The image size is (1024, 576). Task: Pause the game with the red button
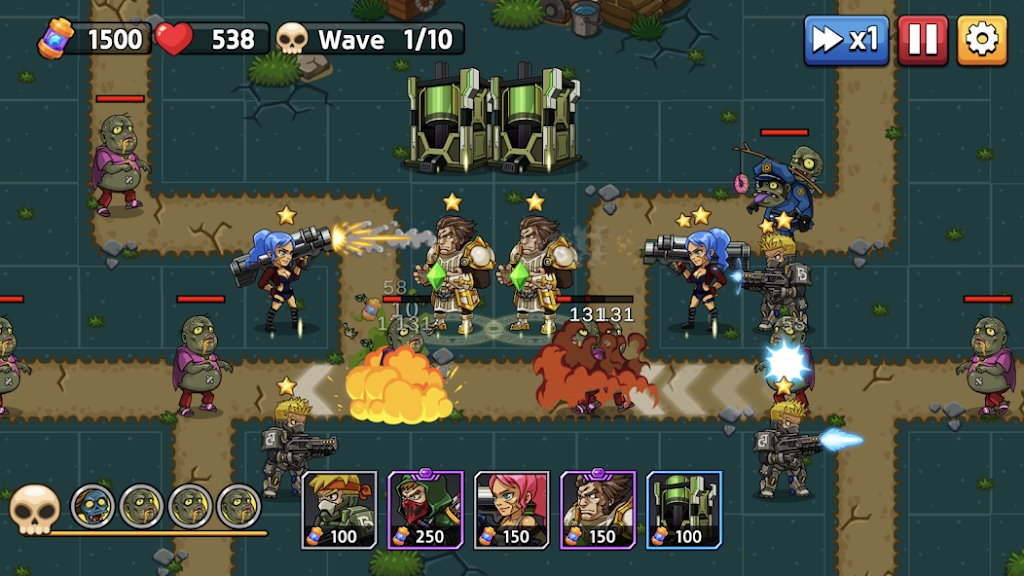pos(922,40)
